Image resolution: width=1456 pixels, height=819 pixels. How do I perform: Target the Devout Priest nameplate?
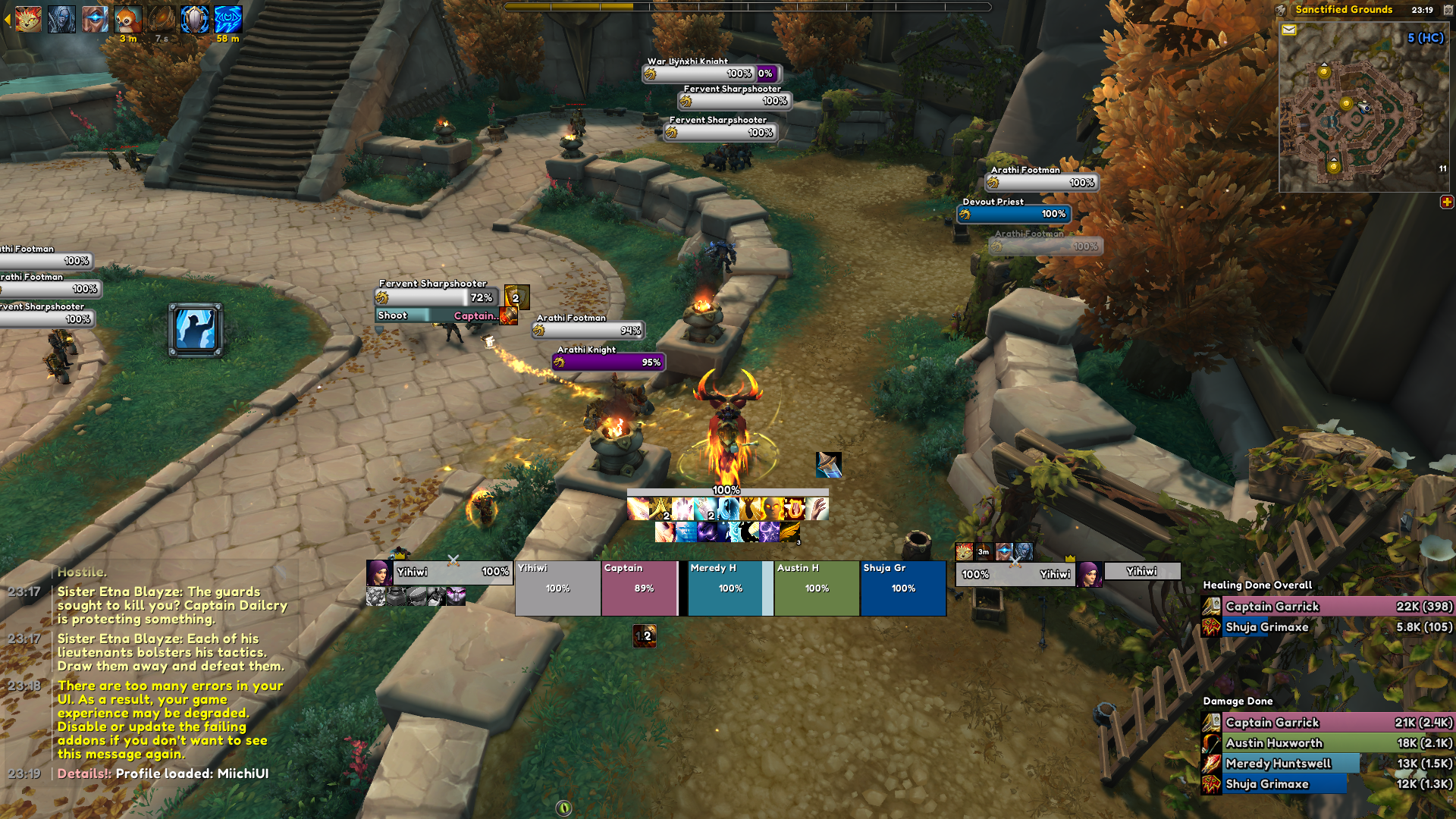pyautogui.click(x=1014, y=215)
